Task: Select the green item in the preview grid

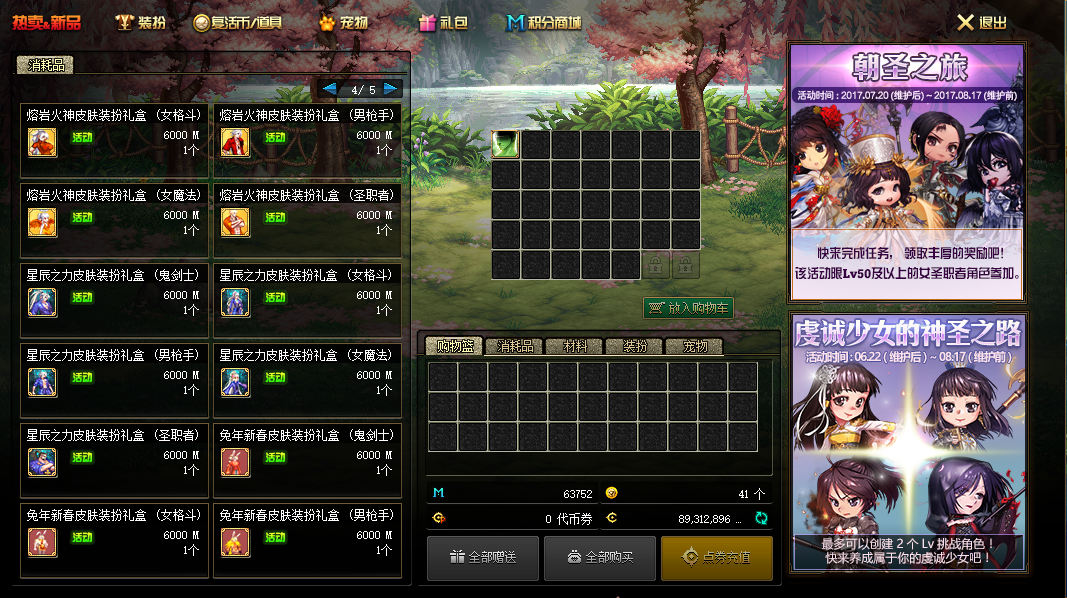Action: click(506, 145)
